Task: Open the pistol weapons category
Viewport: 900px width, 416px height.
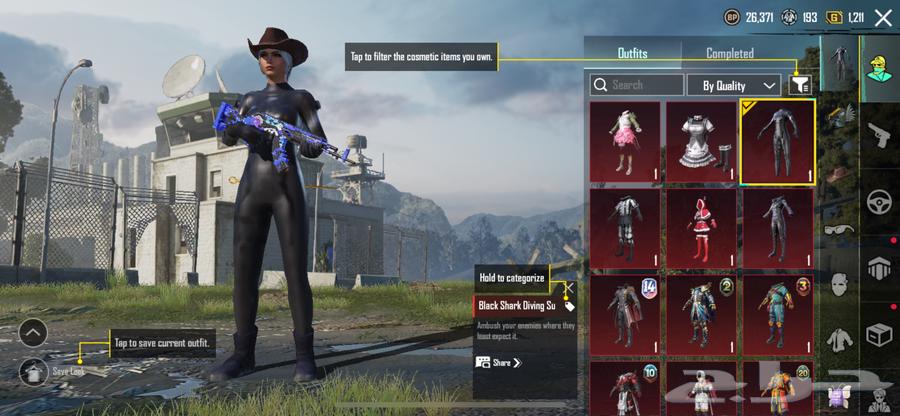Action: pyautogui.click(x=880, y=134)
